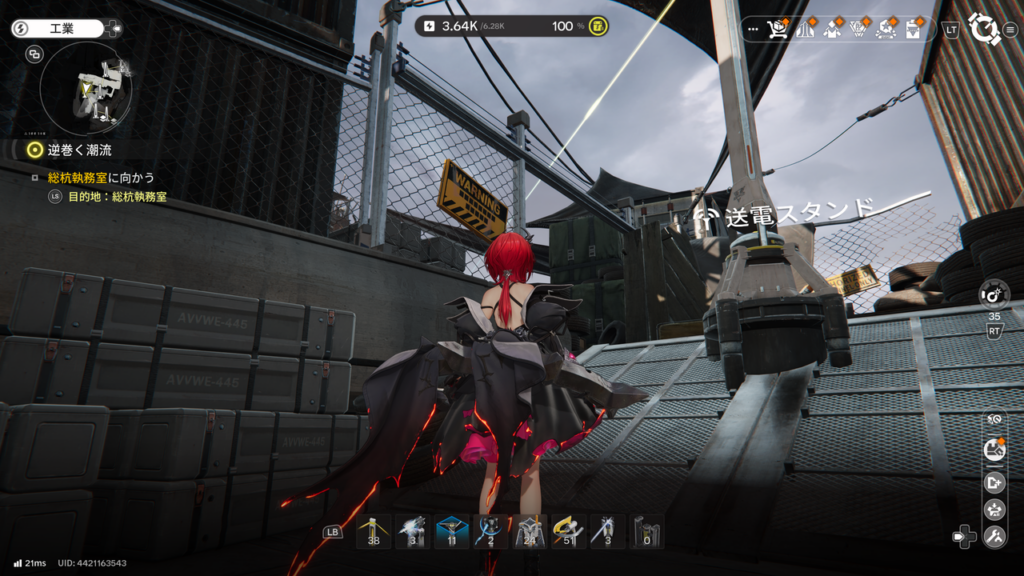The height and width of the screenshot is (576, 1024).
Task: Open the star badge icon in top bar
Action: pyautogui.click(x=886, y=29)
